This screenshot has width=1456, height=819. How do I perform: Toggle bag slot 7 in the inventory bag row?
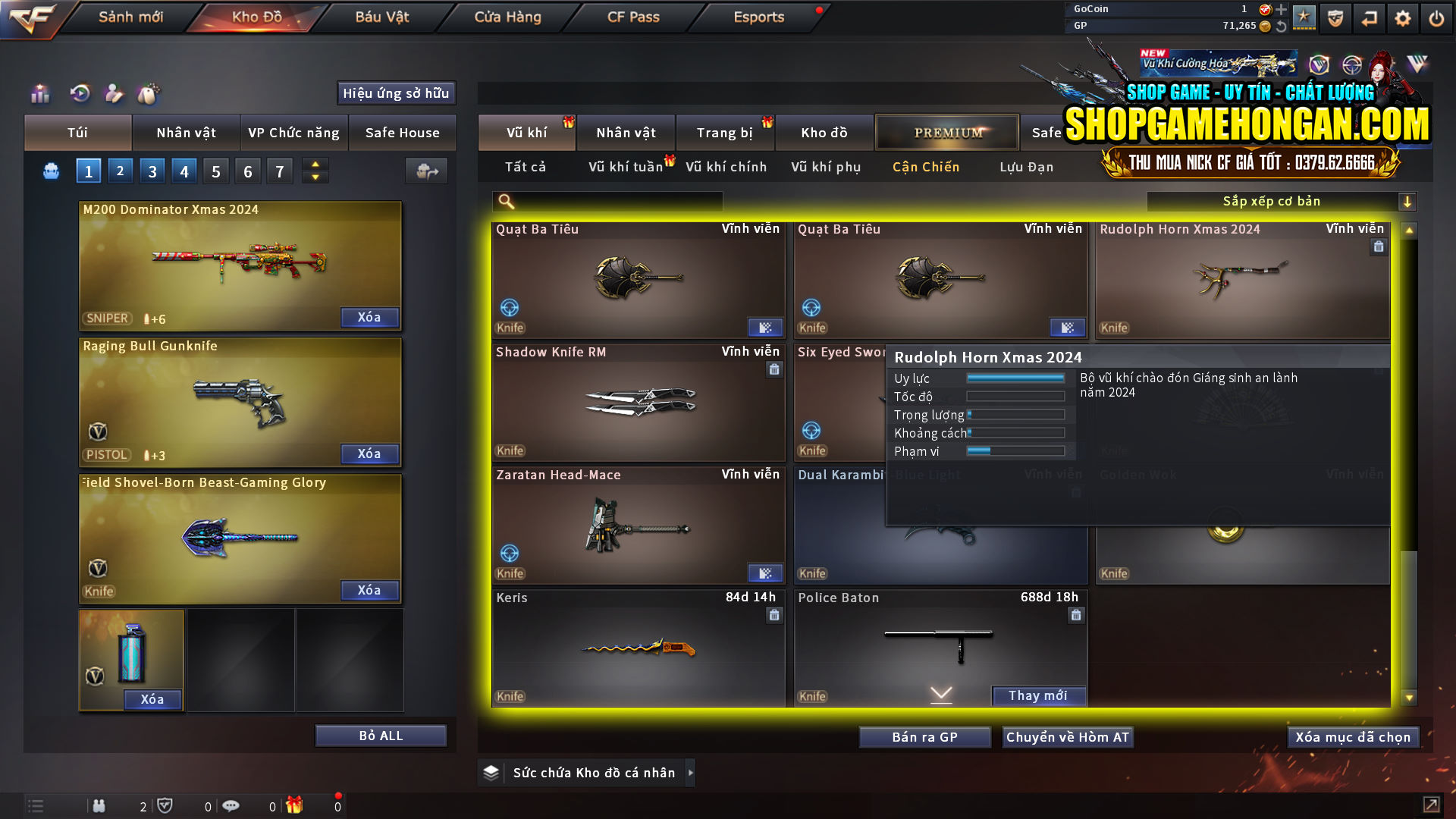pyautogui.click(x=280, y=171)
